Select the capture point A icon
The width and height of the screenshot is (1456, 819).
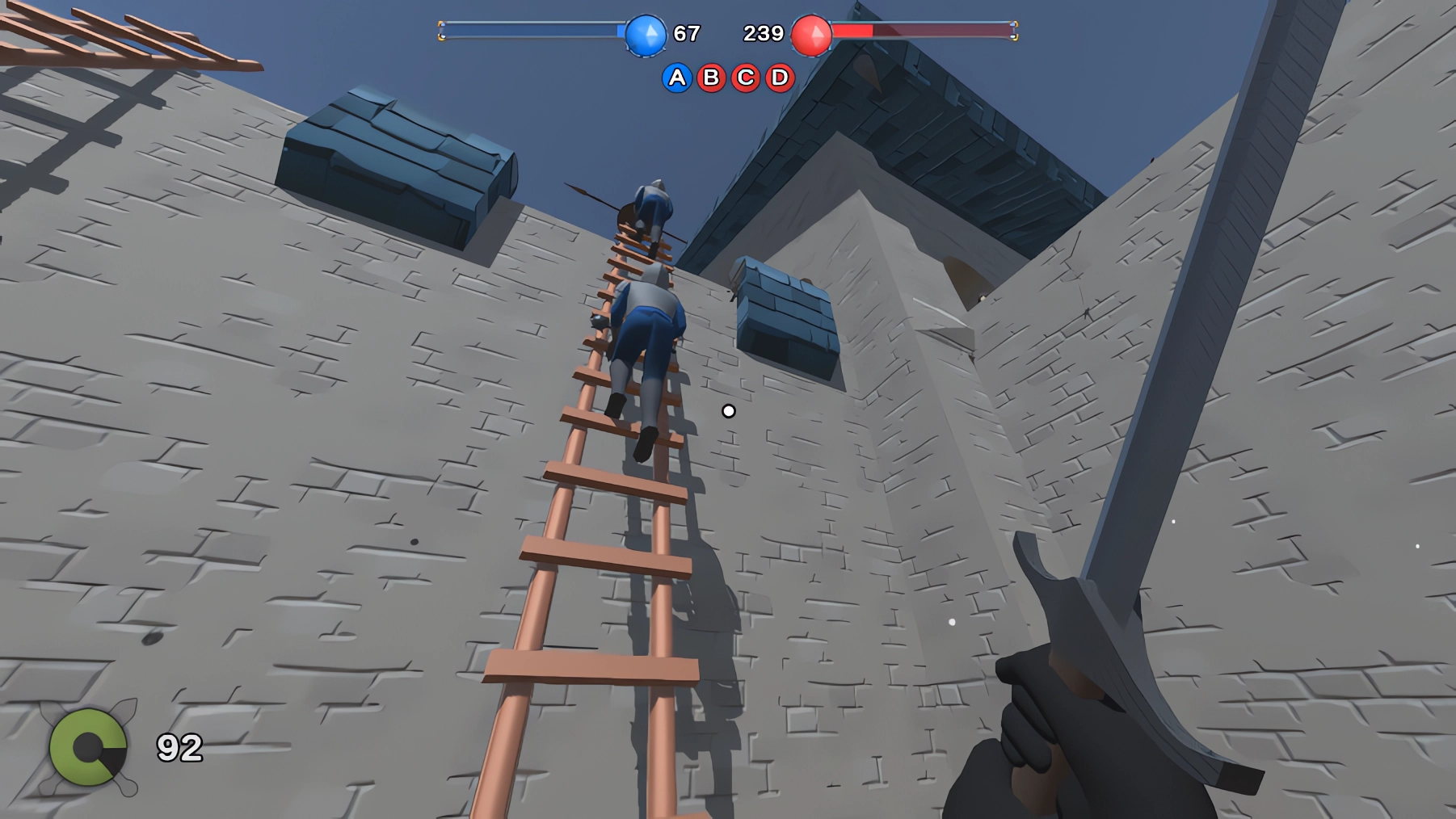[x=676, y=78]
